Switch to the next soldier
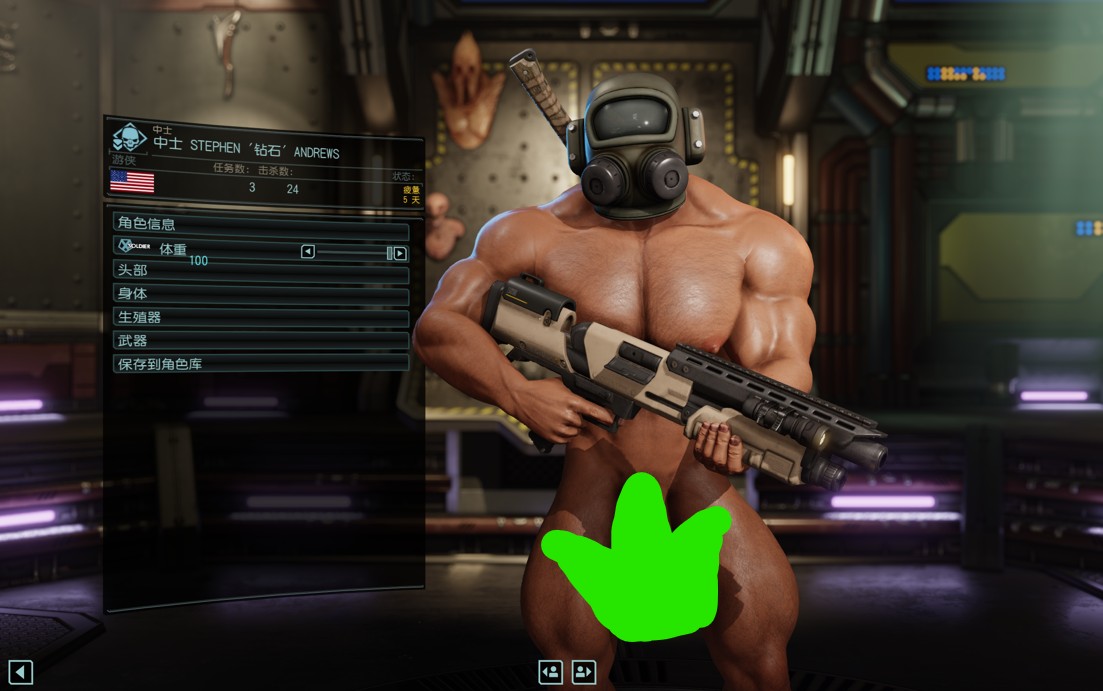Screen dimensions: 1103x691 pyautogui.click(x=585, y=671)
